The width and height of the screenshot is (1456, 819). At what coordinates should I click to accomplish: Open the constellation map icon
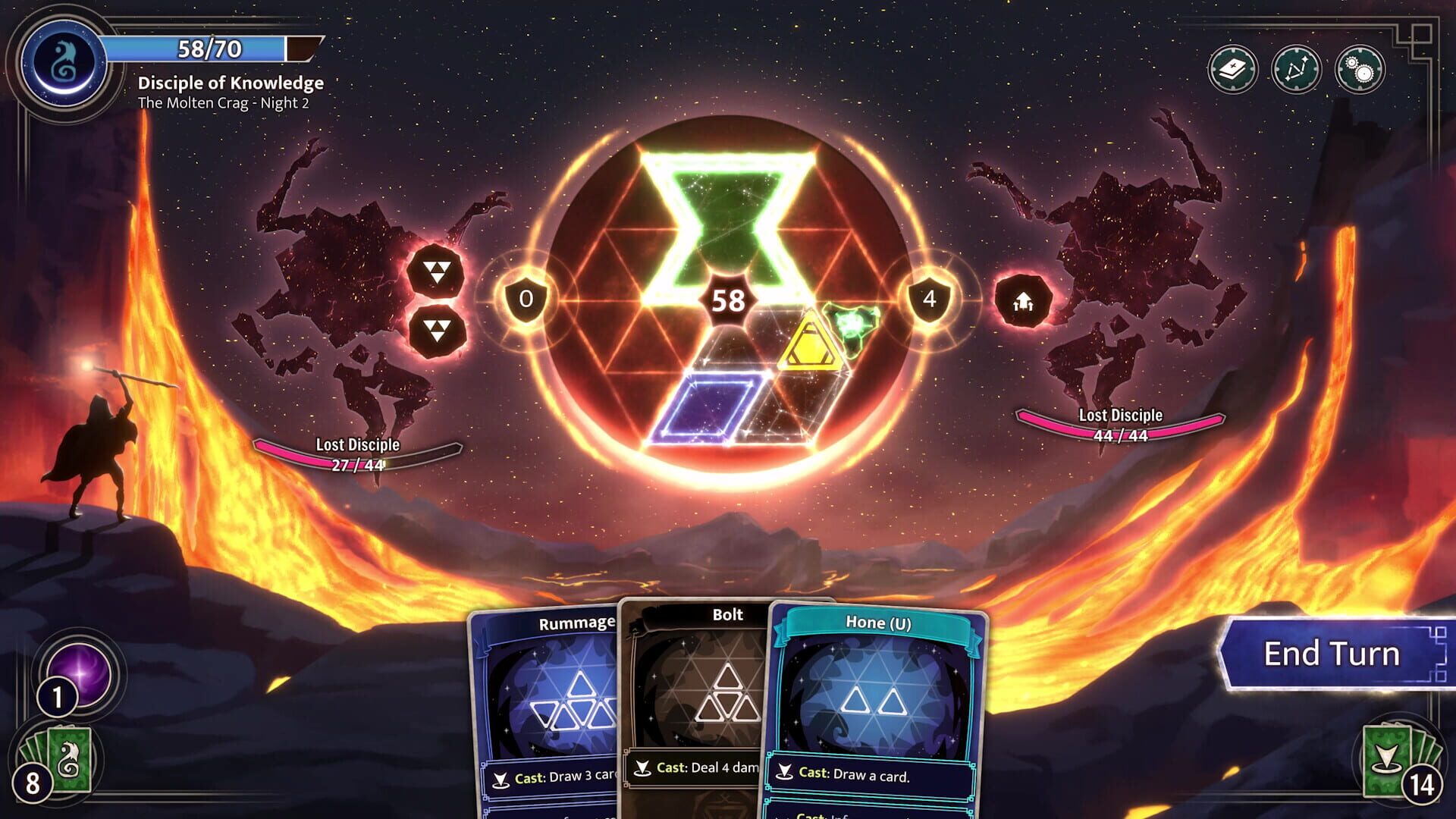1298,68
